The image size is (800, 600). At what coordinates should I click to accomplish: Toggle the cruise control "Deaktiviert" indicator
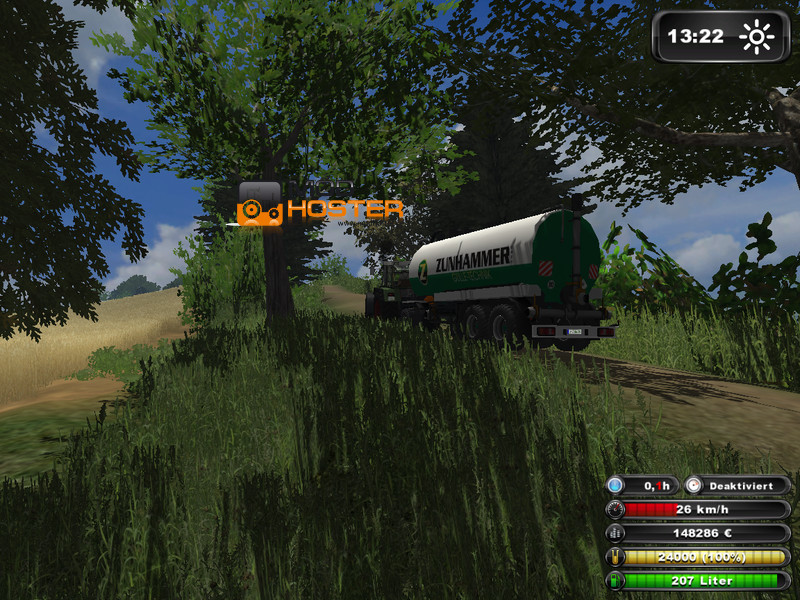point(737,486)
